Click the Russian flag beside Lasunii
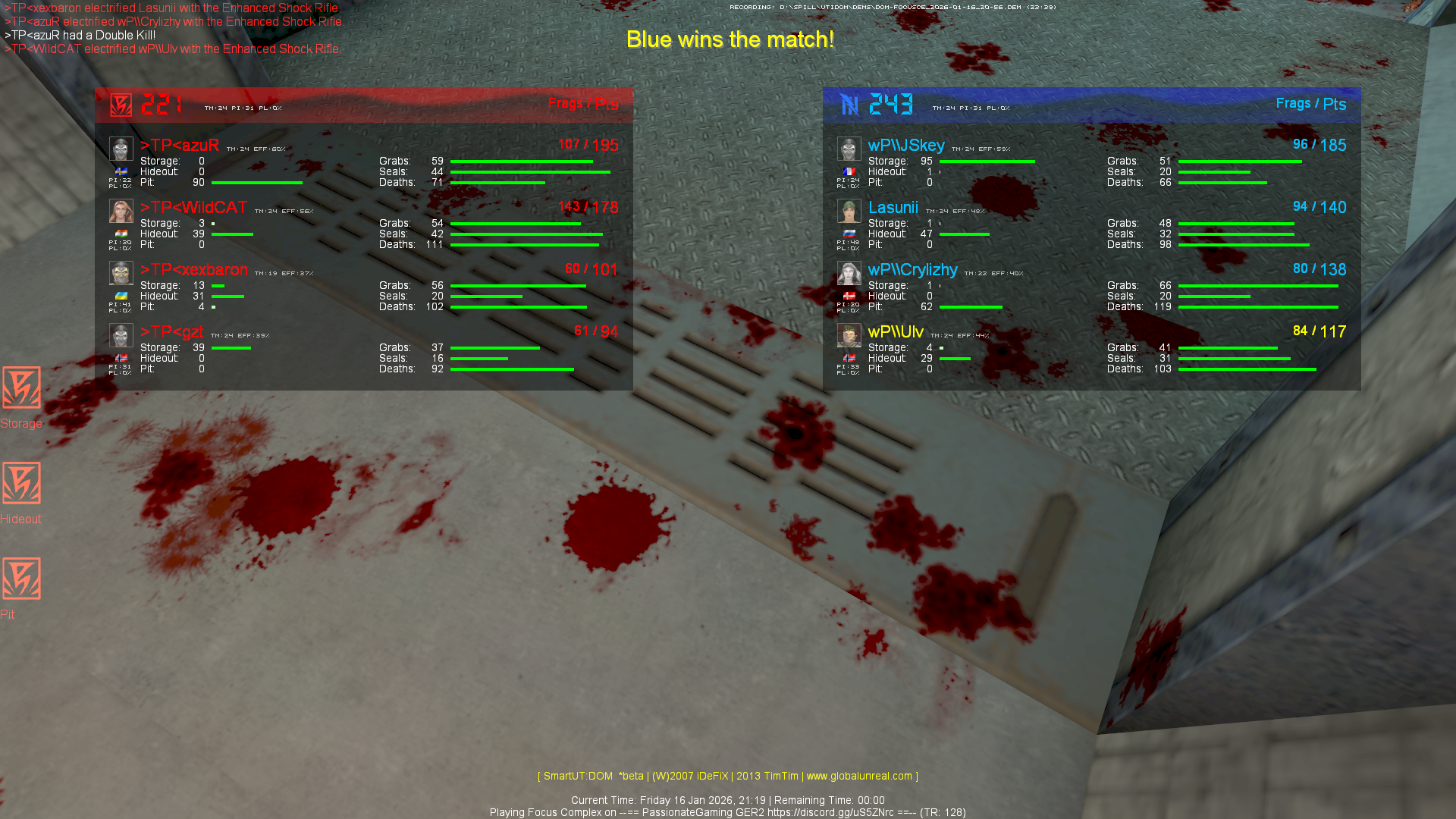The image size is (1456, 819). coord(849,234)
